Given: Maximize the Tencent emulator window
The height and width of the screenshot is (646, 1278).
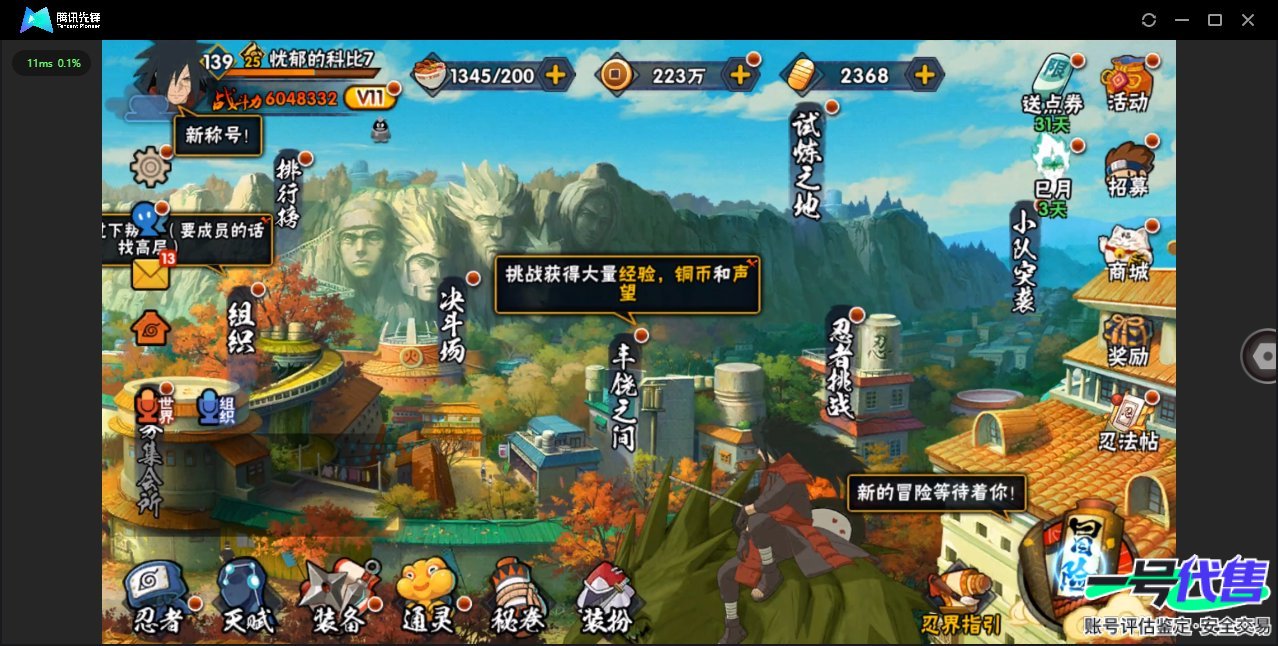Looking at the screenshot, I should tap(1215, 20).
